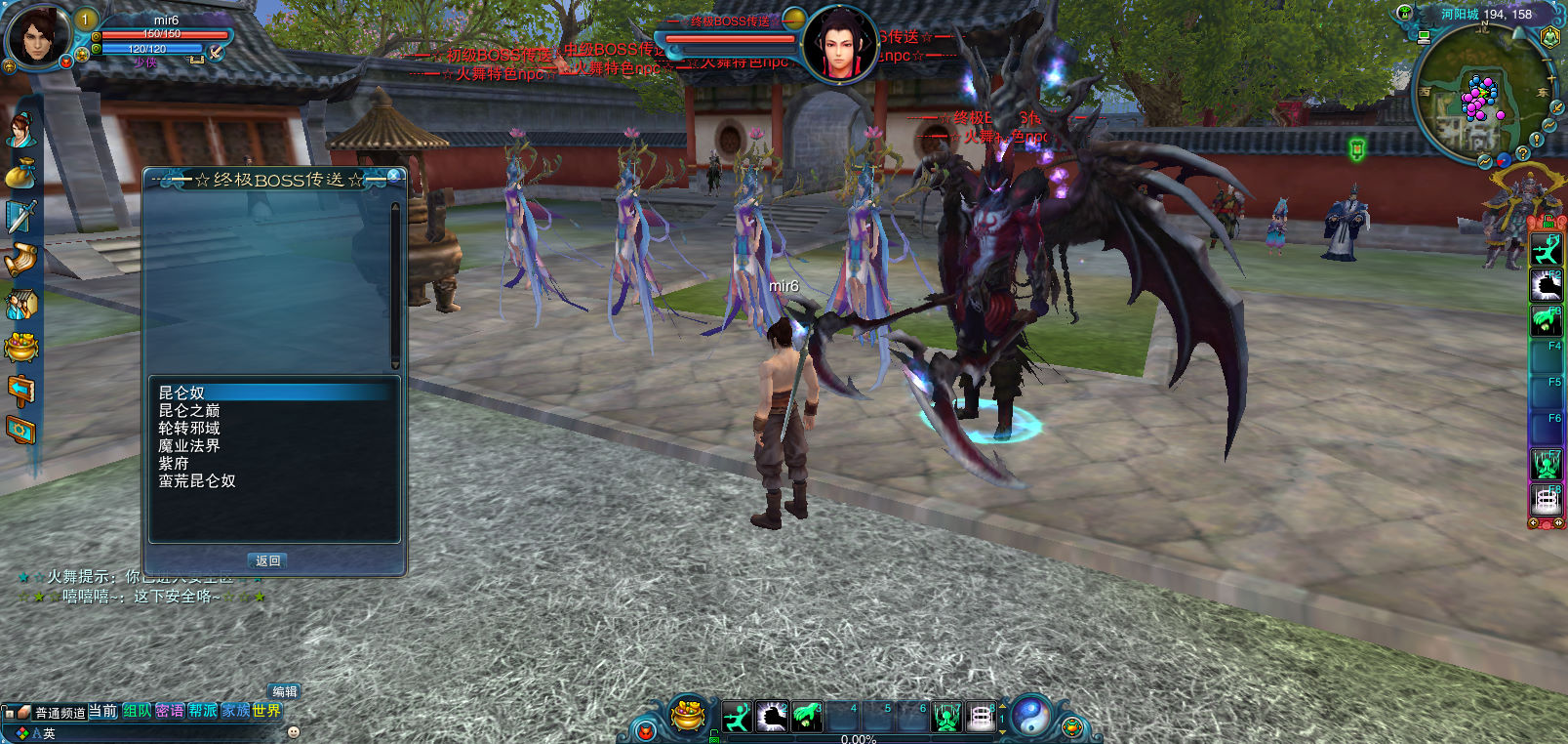Choose the 轮转邪域 destination
This screenshot has width=1568, height=744.
click(189, 428)
